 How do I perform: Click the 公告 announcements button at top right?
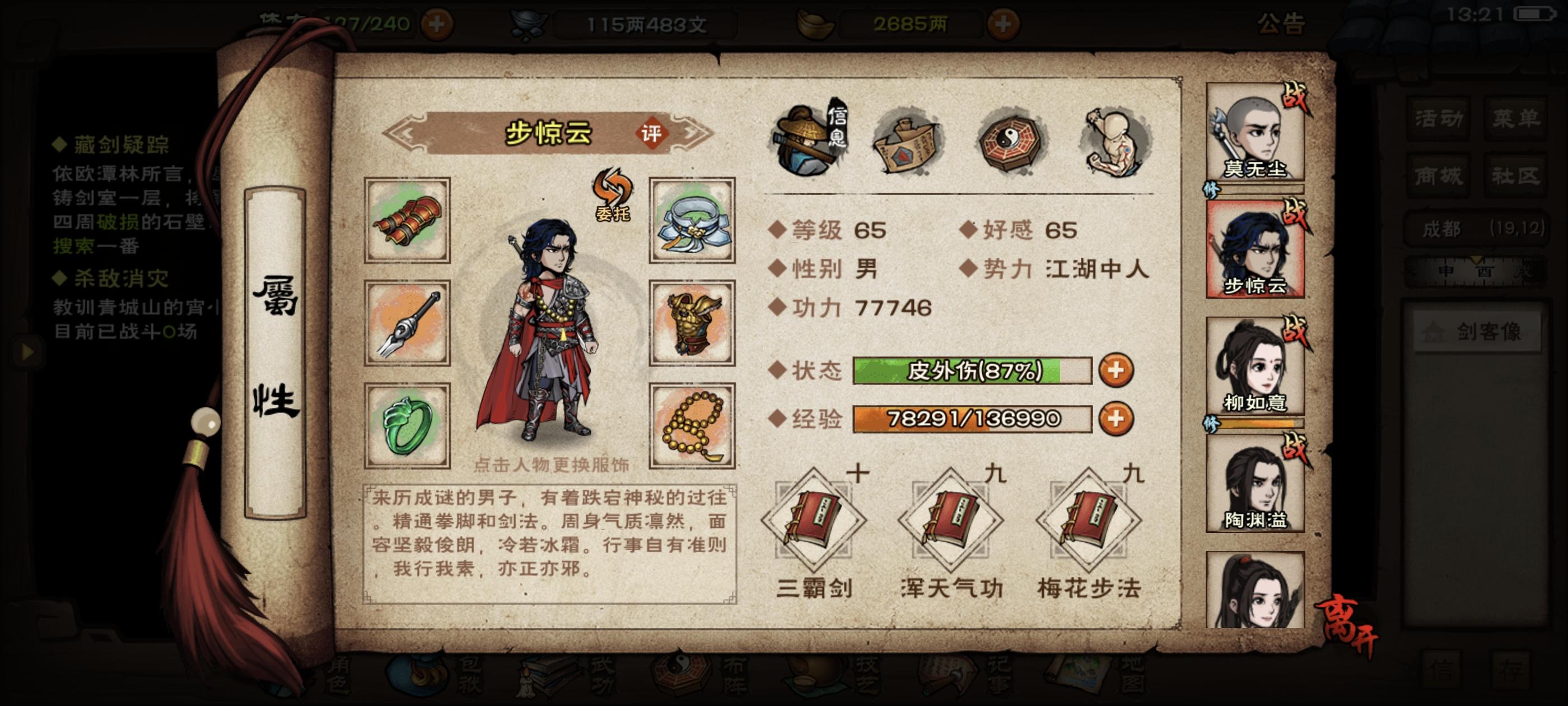[x=1282, y=24]
